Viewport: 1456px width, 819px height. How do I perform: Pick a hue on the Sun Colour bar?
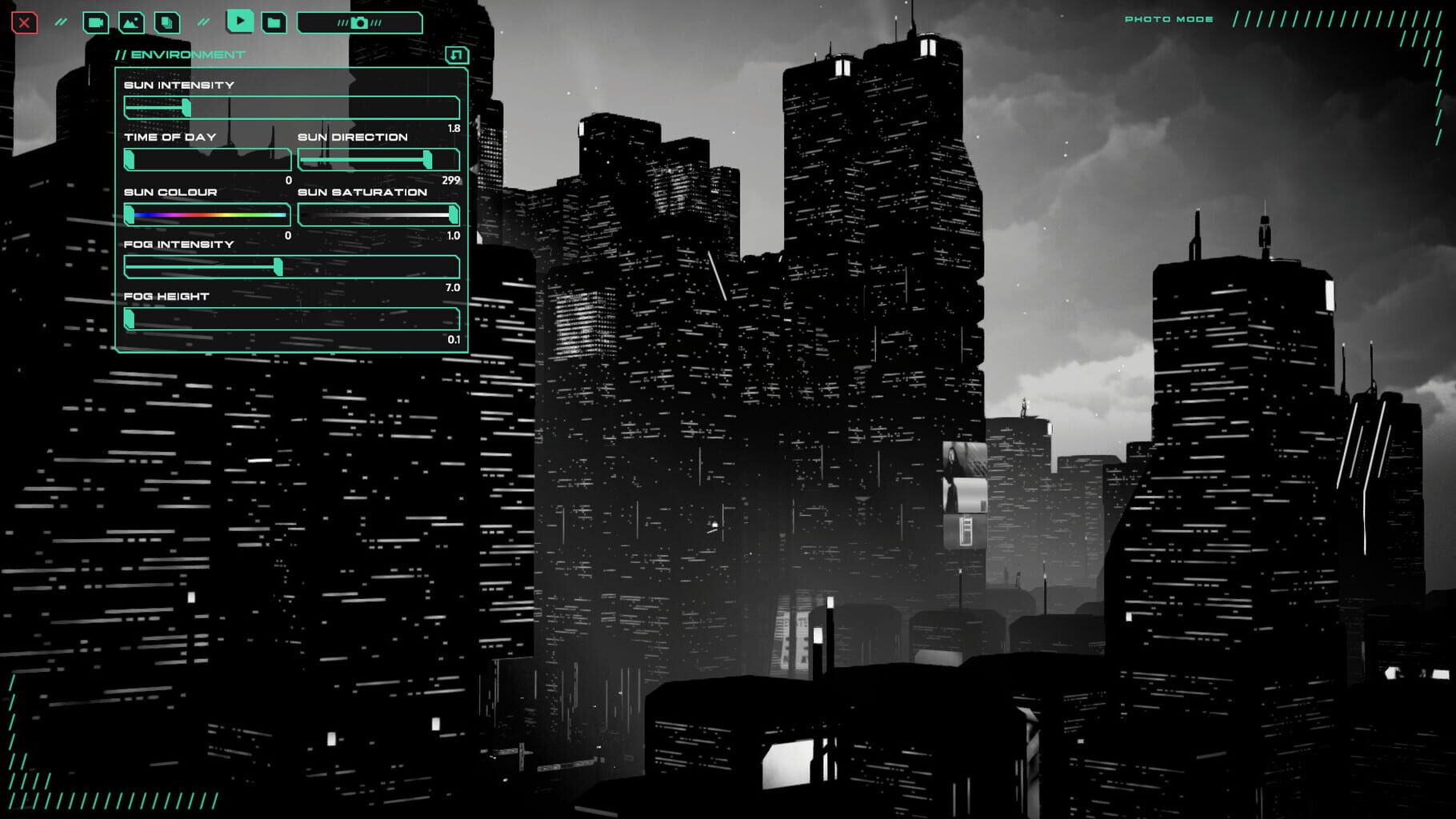(x=208, y=214)
